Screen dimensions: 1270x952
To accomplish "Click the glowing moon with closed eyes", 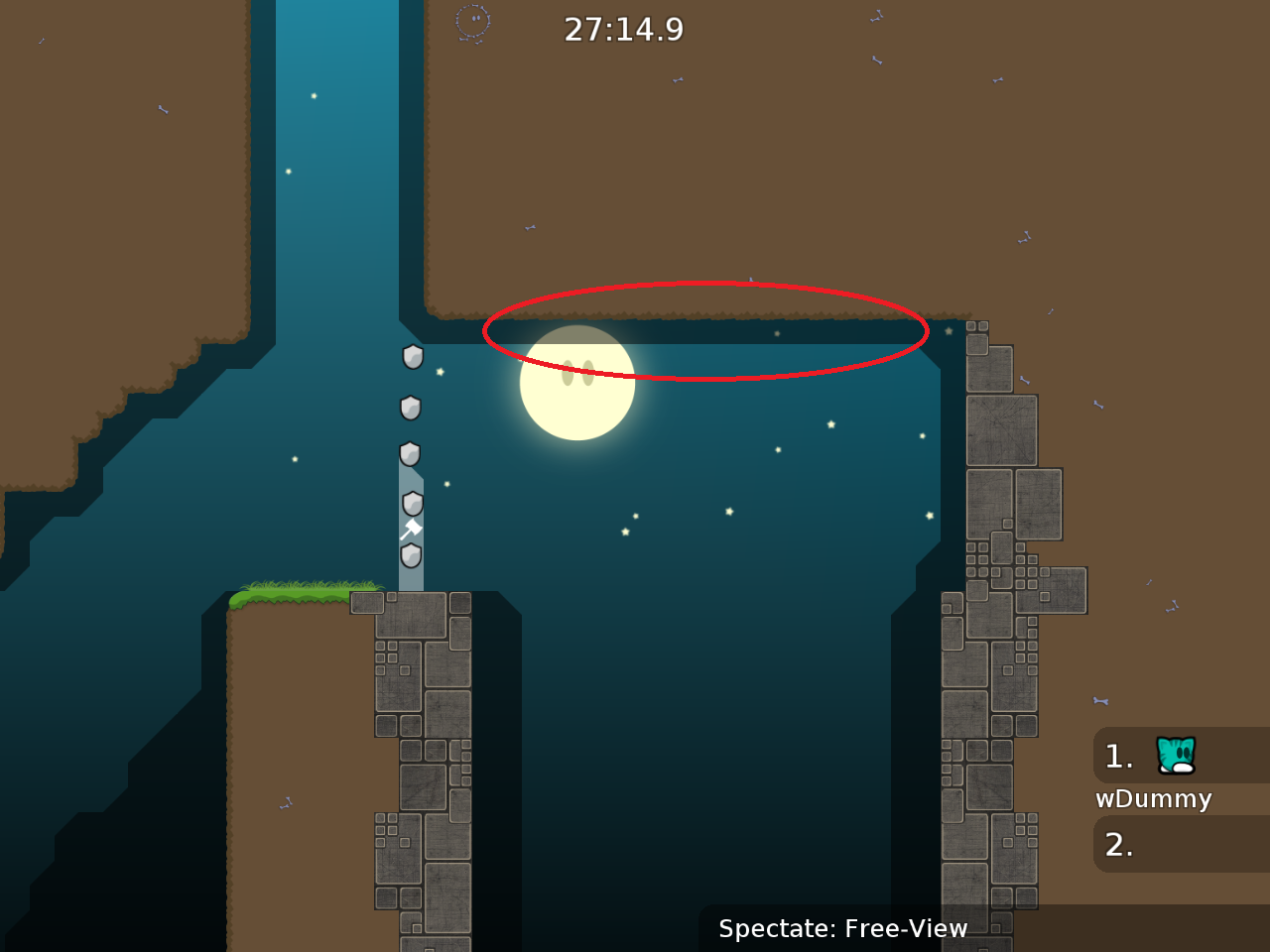I will tap(577, 382).
